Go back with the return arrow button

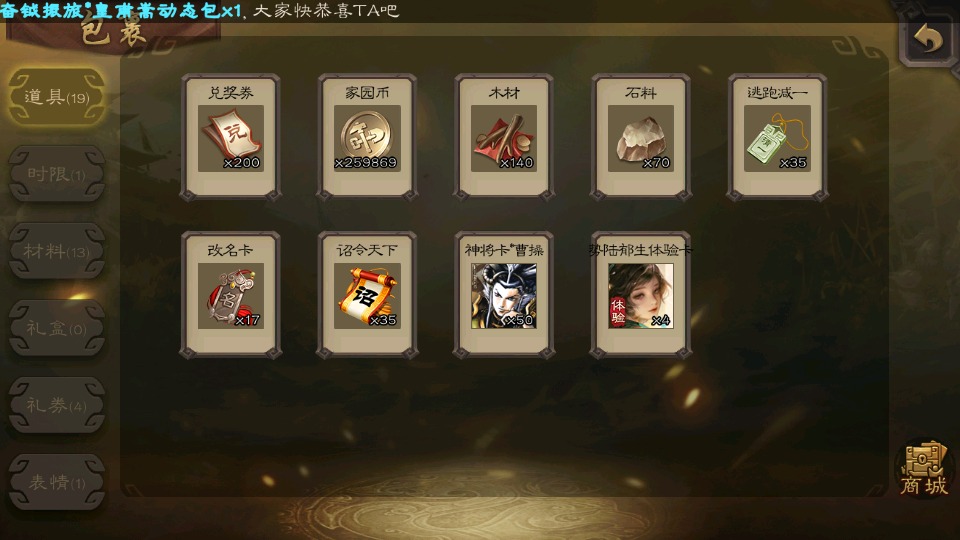pos(928,39)
